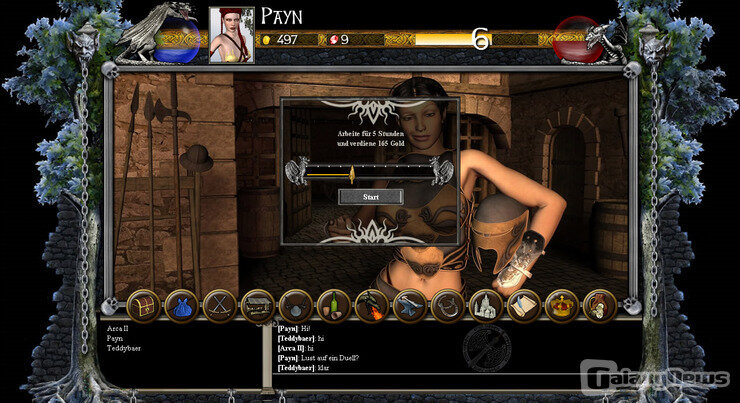Image resolution: width=740 pixels, height=403 pixels.
Task: Click Payn's character portrait
Action: 231,35
